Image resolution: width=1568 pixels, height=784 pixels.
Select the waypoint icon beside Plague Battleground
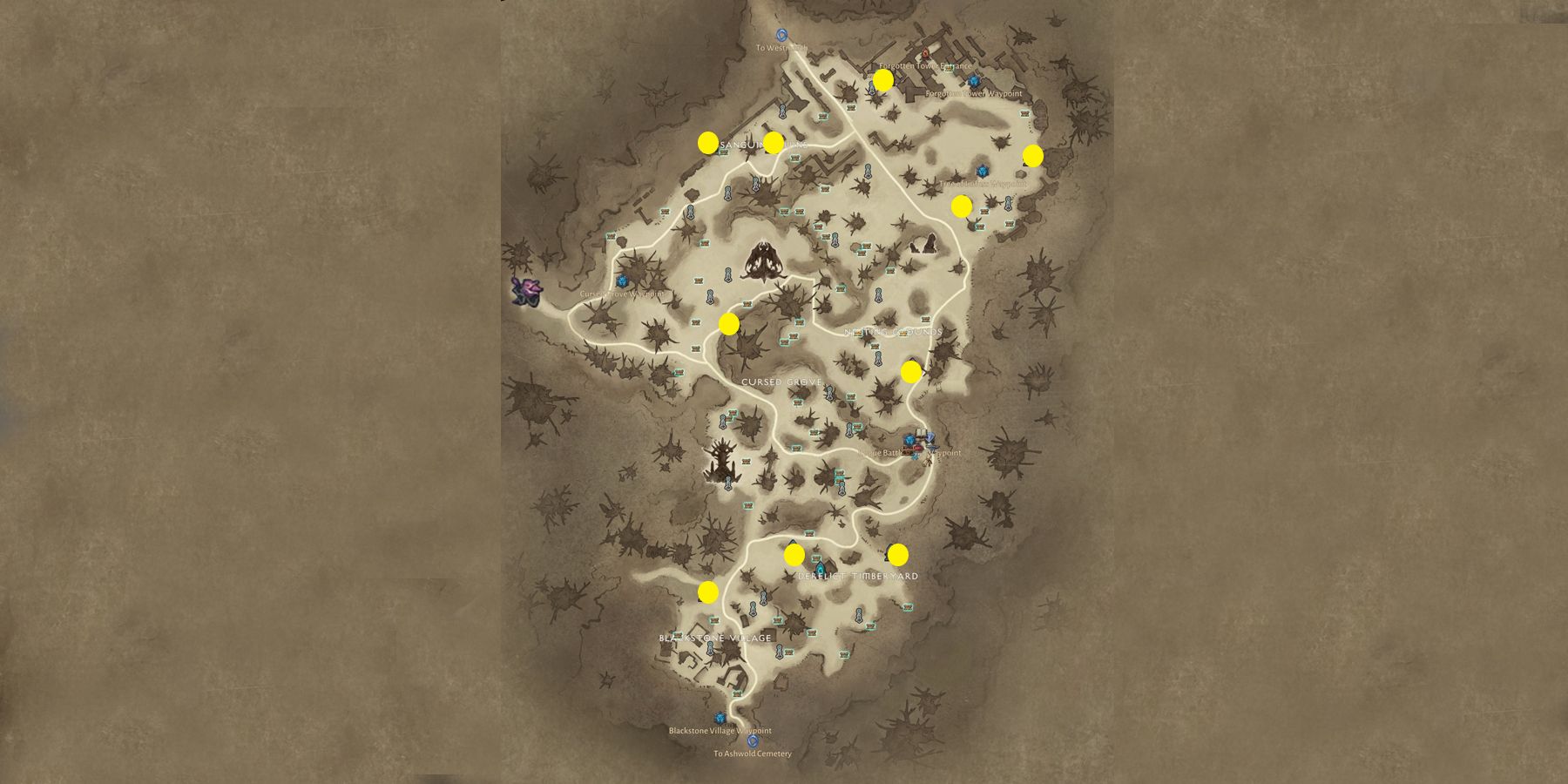point(909,440)
